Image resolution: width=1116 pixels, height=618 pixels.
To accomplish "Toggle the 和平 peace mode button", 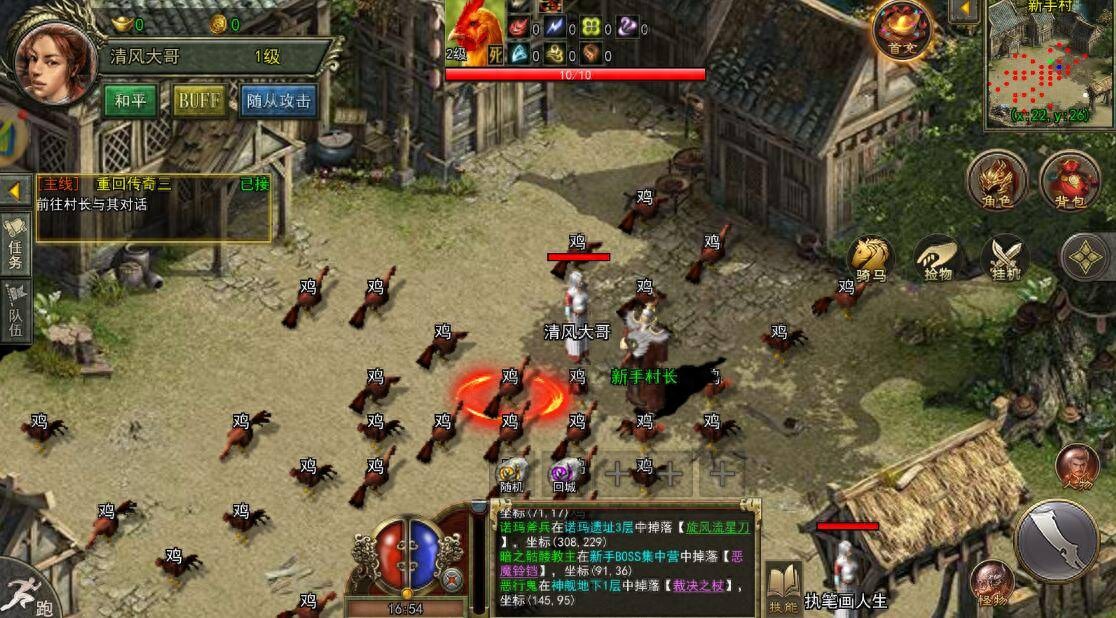I will coord(130,101).
